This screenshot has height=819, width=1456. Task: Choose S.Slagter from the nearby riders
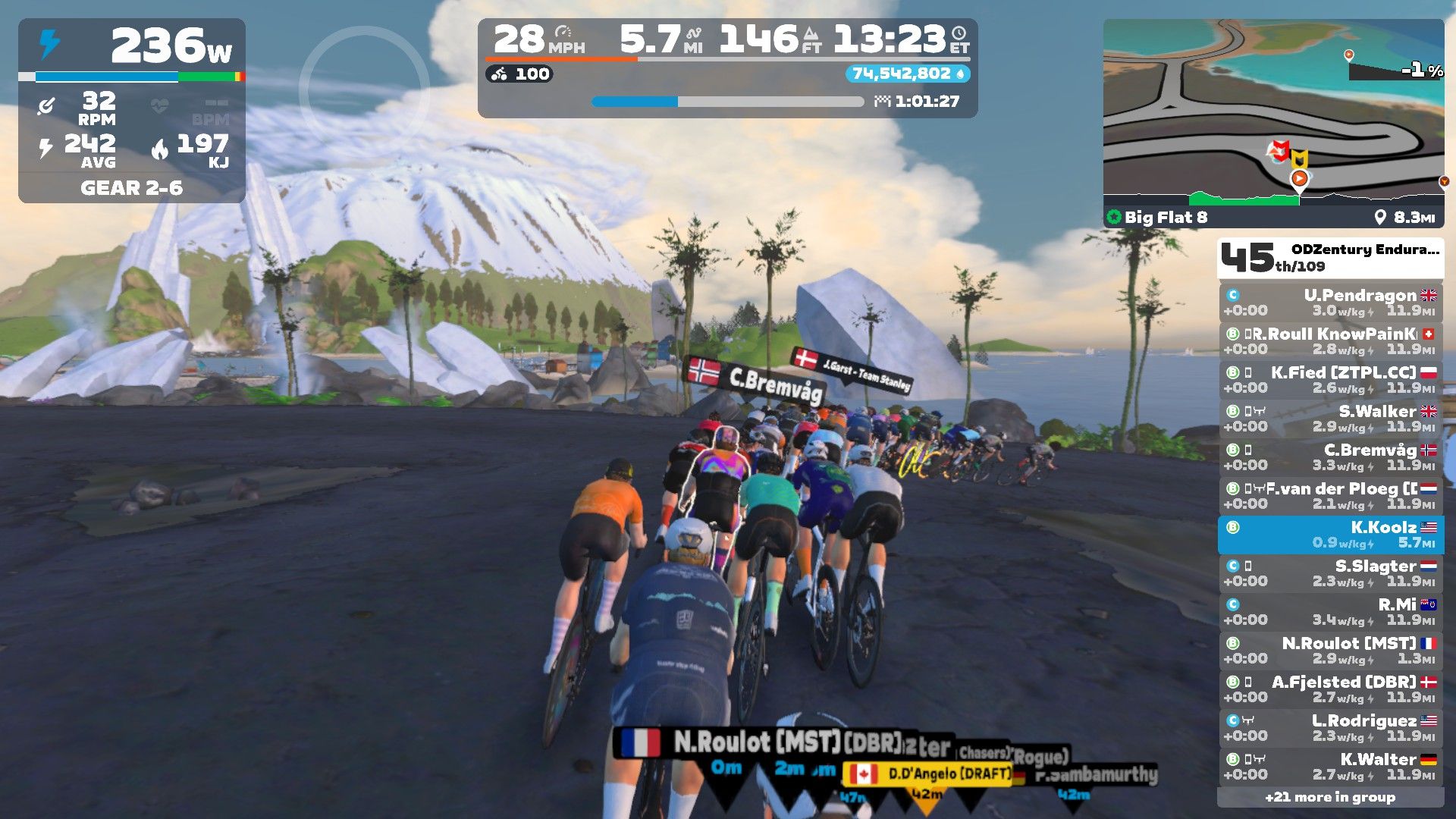(x=1331, y=573)
